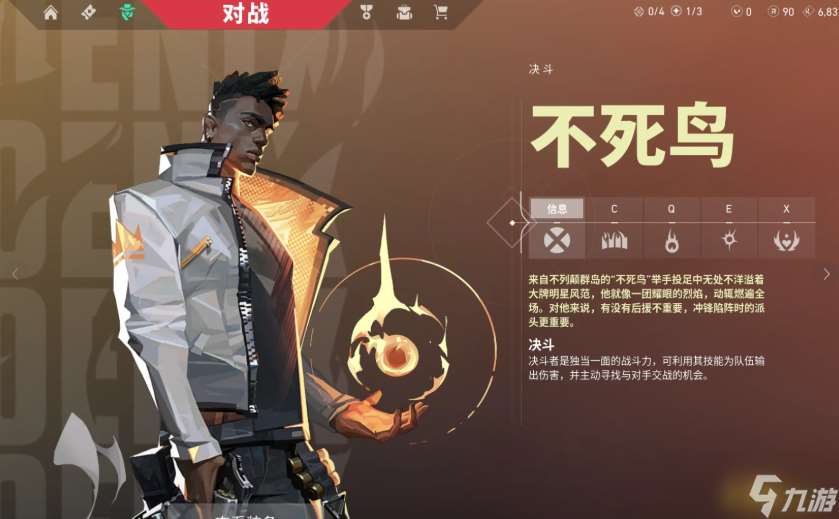Show the E ability curveball icon
The height and width of the screenshot is (519, 839).
point(728,239)
